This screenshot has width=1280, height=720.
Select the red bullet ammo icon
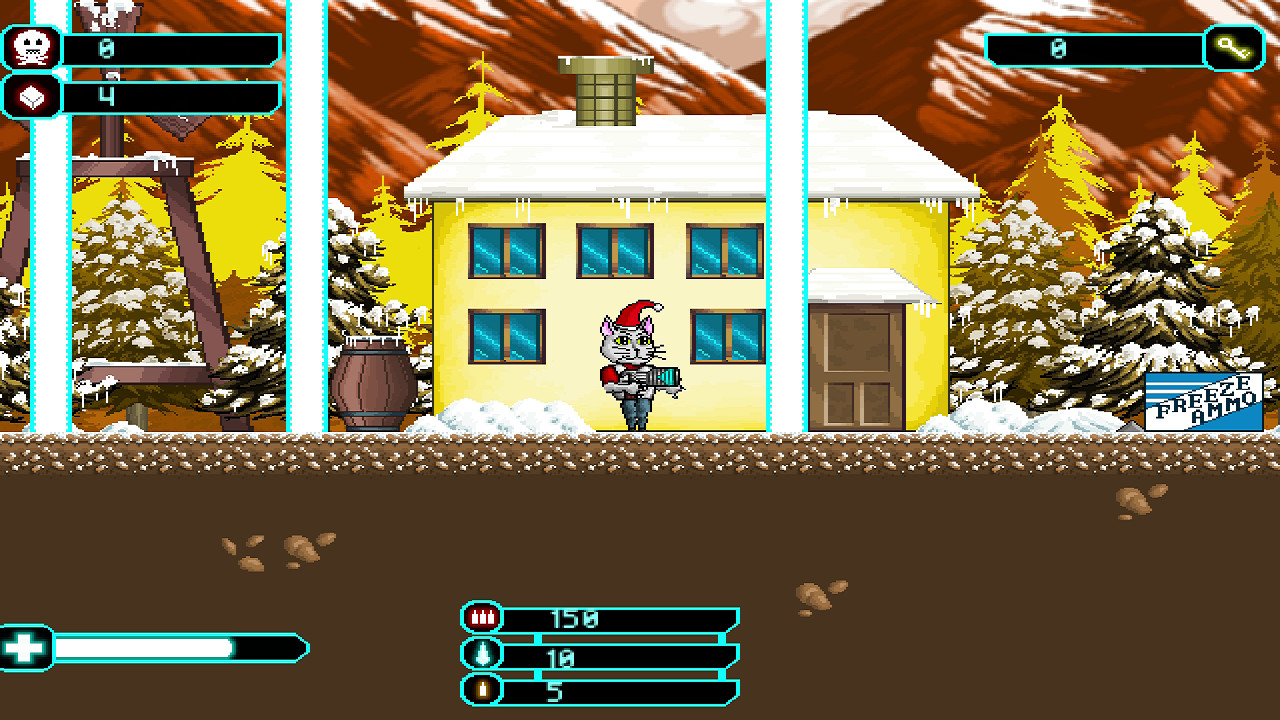[x=481, y=616]
